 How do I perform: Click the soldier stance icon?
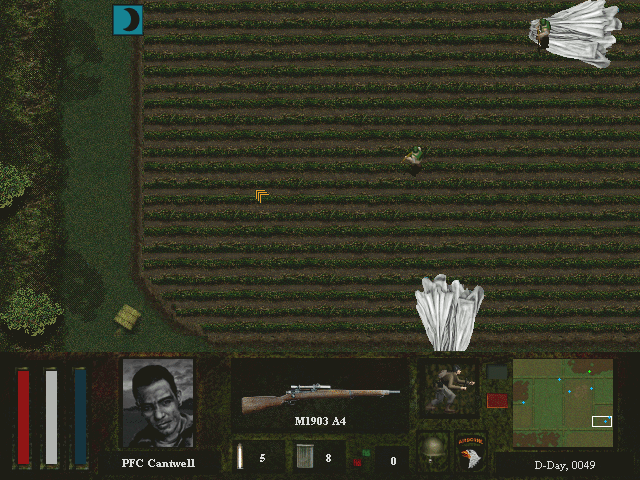(448, 388)
